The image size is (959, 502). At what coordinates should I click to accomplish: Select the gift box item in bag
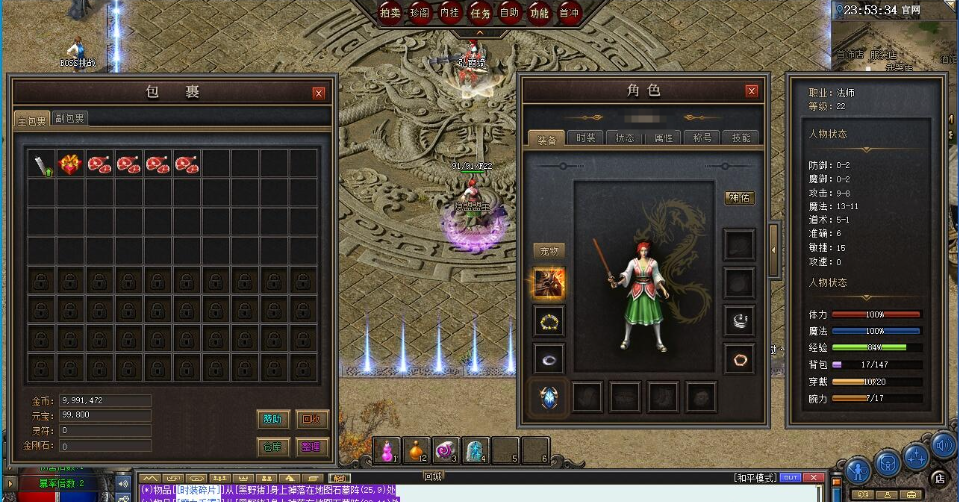(70, 163)
